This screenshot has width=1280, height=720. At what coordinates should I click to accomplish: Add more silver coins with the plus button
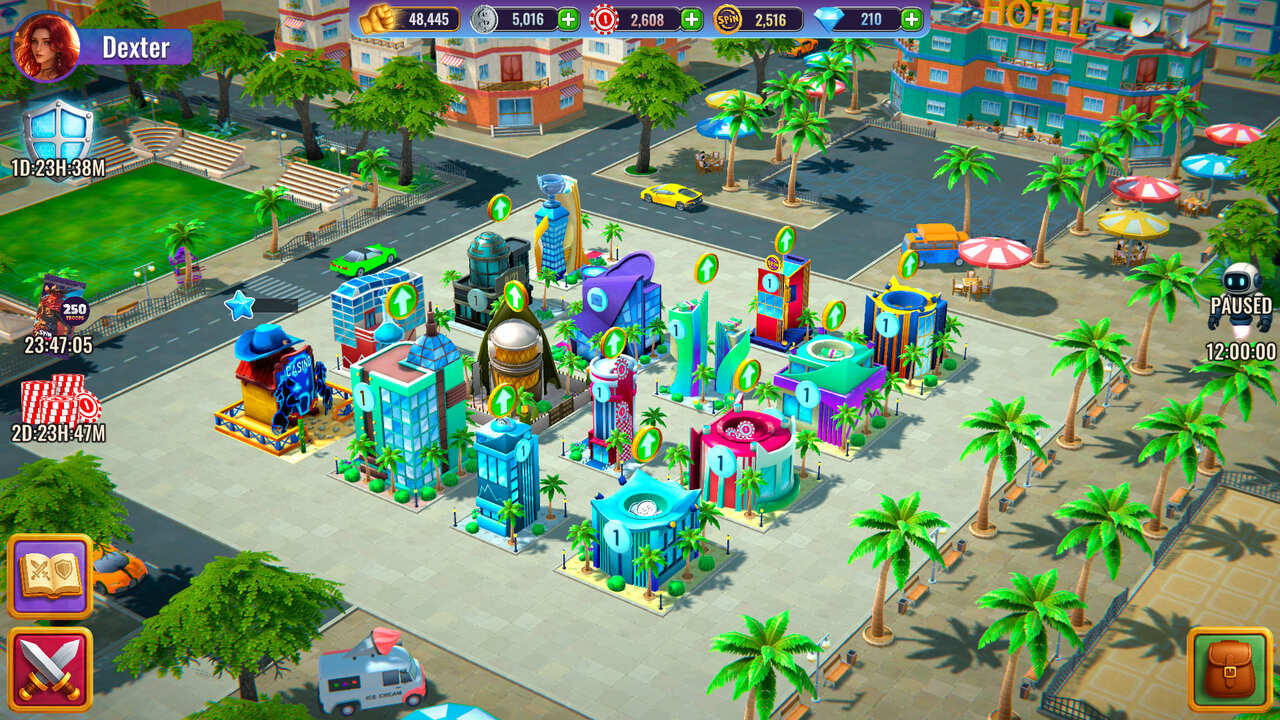568,19
